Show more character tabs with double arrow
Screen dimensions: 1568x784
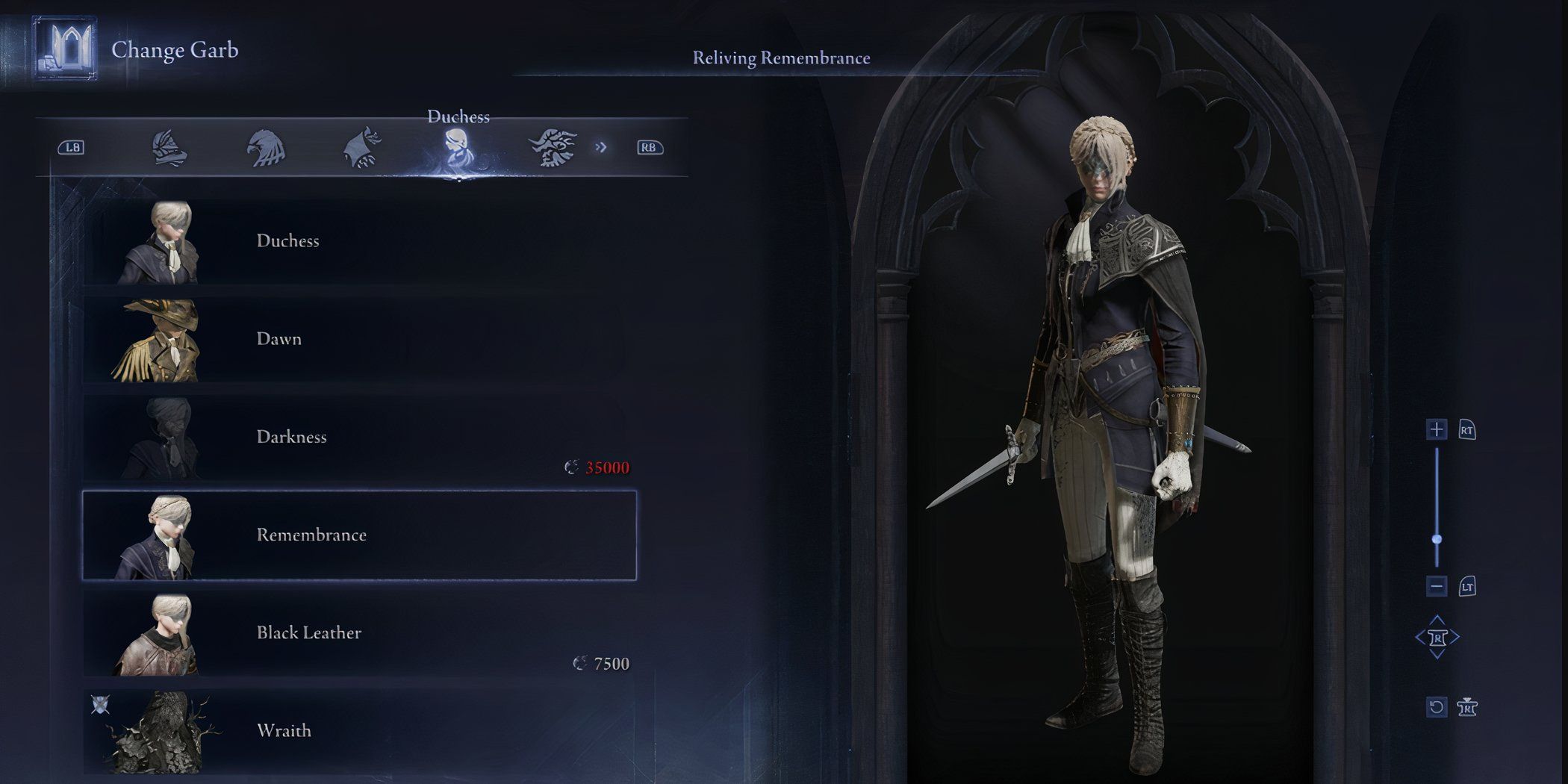point(601,148)
